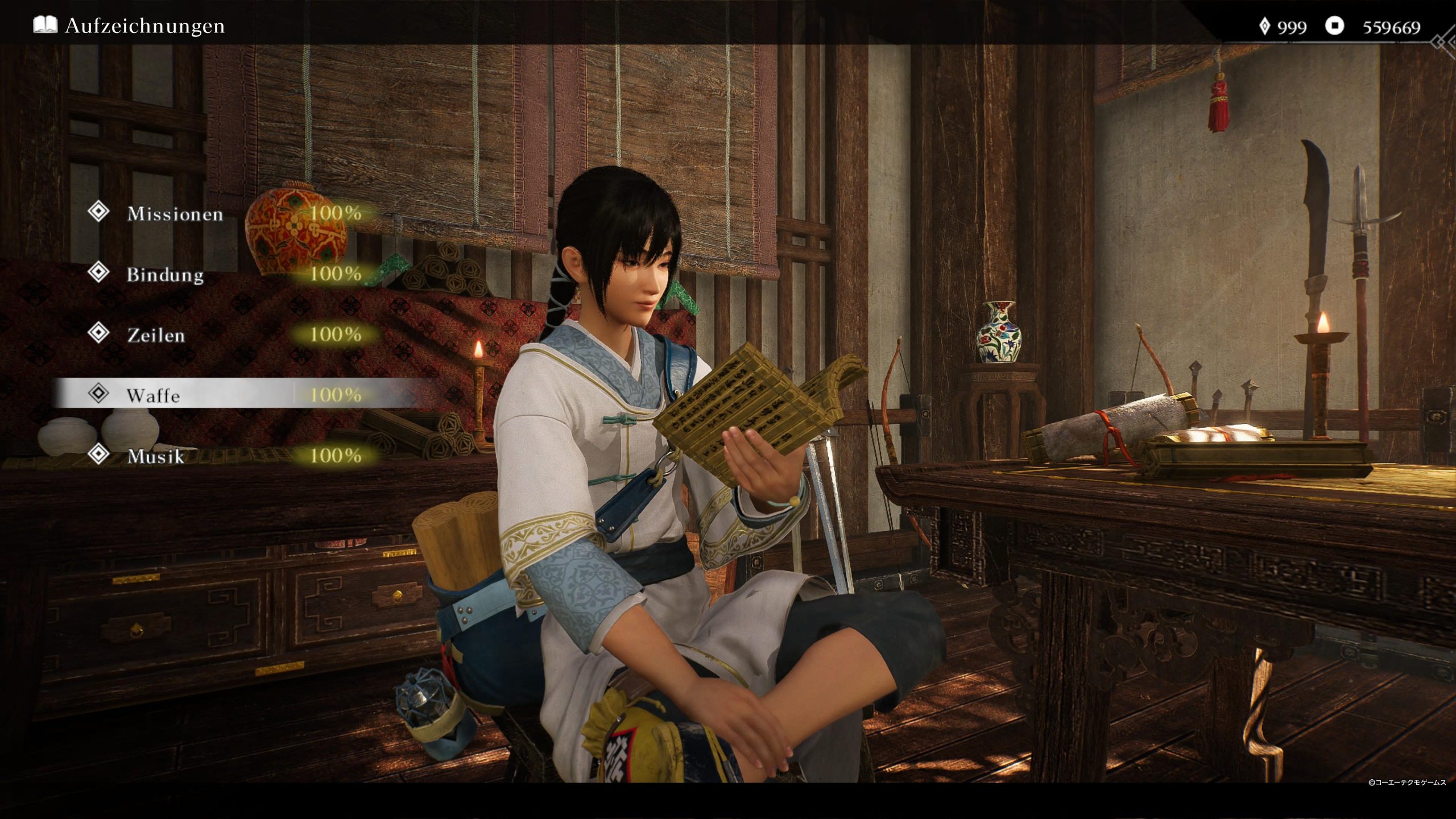The width and height of the screenshot is (1456, 819).
Task: Select the Musik menu entry
Action: pyautogui.click(x=156, y=456)
